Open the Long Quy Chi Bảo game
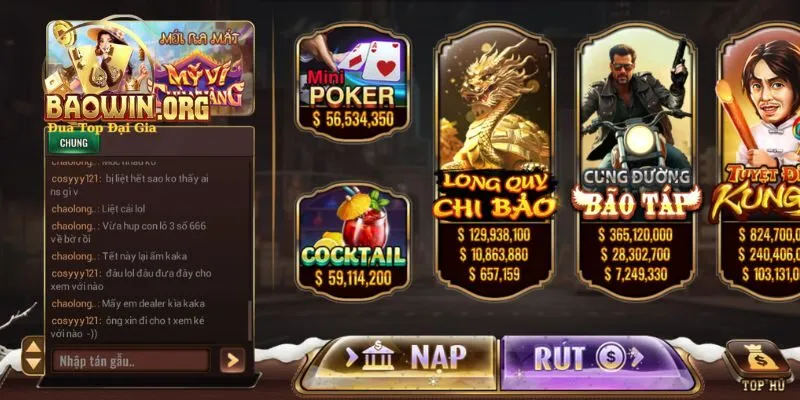 [x=494, y=165]
